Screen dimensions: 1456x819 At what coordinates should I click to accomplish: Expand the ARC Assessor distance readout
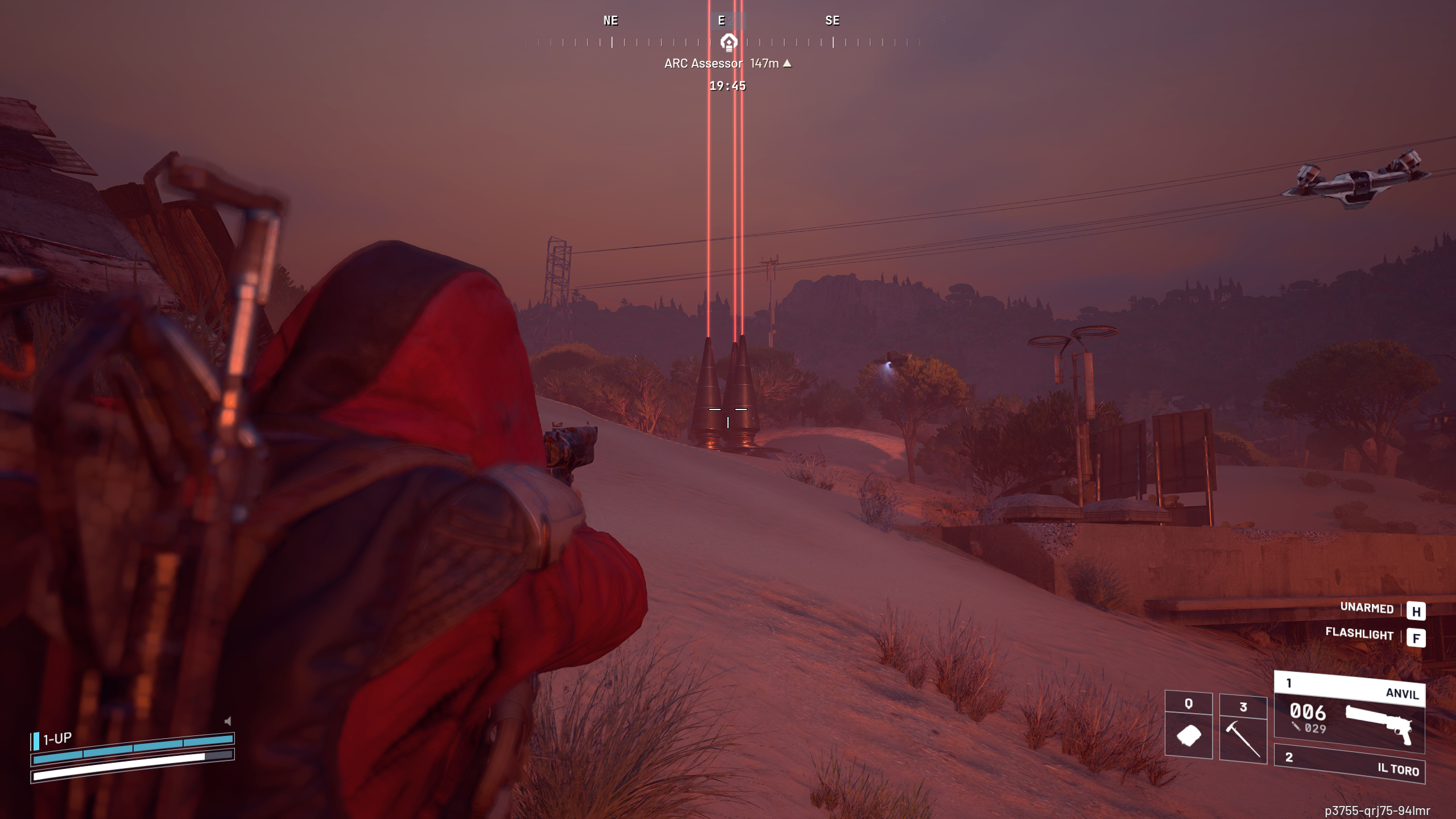click(766, 64)
